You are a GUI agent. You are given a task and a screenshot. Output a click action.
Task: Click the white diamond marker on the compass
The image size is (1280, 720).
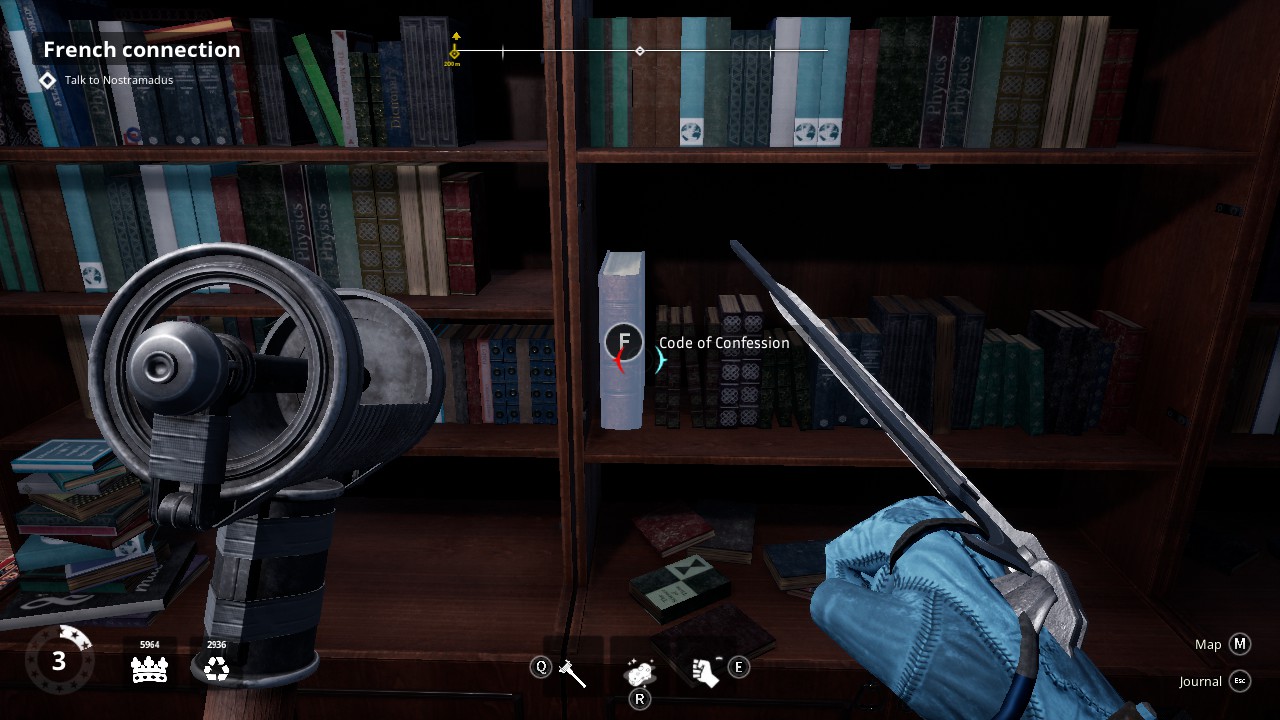[x=640, y=51]
